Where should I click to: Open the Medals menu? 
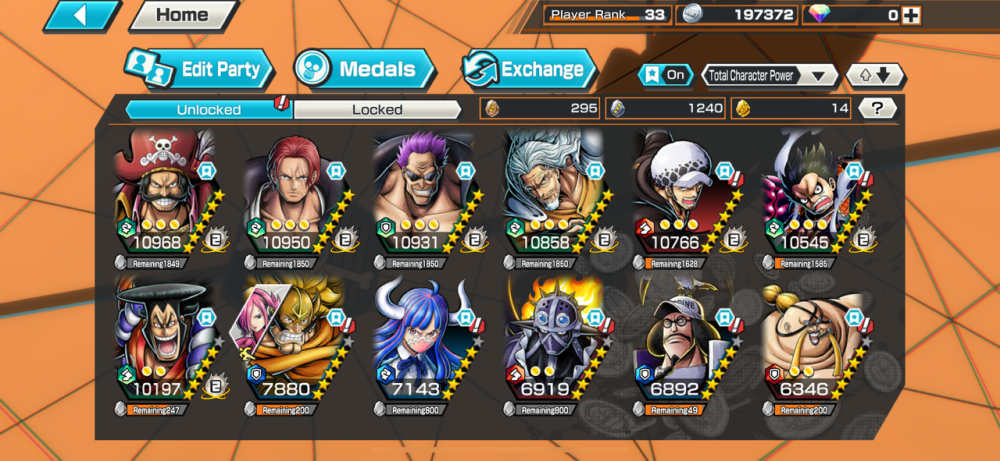tap(365, 69)
